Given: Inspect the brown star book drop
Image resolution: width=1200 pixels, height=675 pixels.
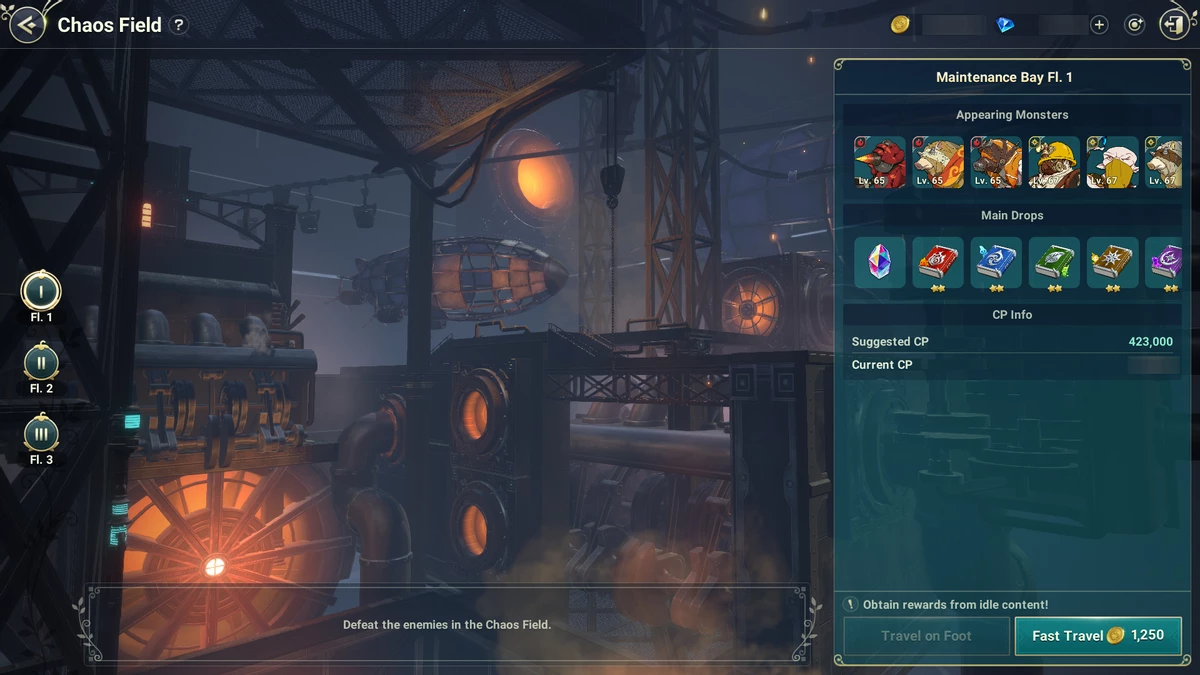Looking at the screenshot, I should coord(1112,262).
